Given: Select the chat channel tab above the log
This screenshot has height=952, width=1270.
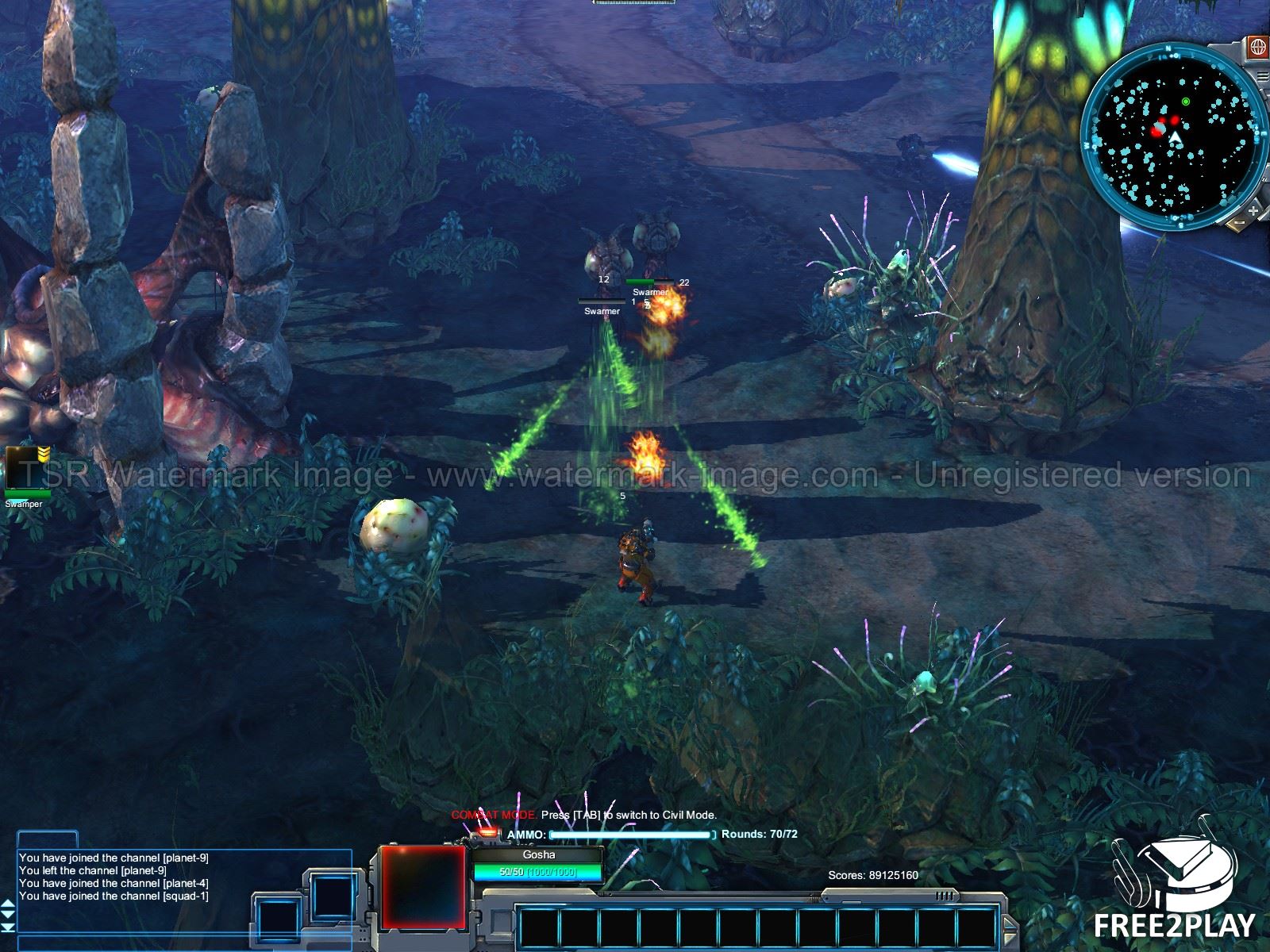Looking at the screenshot, I should [x=48, y=840].
